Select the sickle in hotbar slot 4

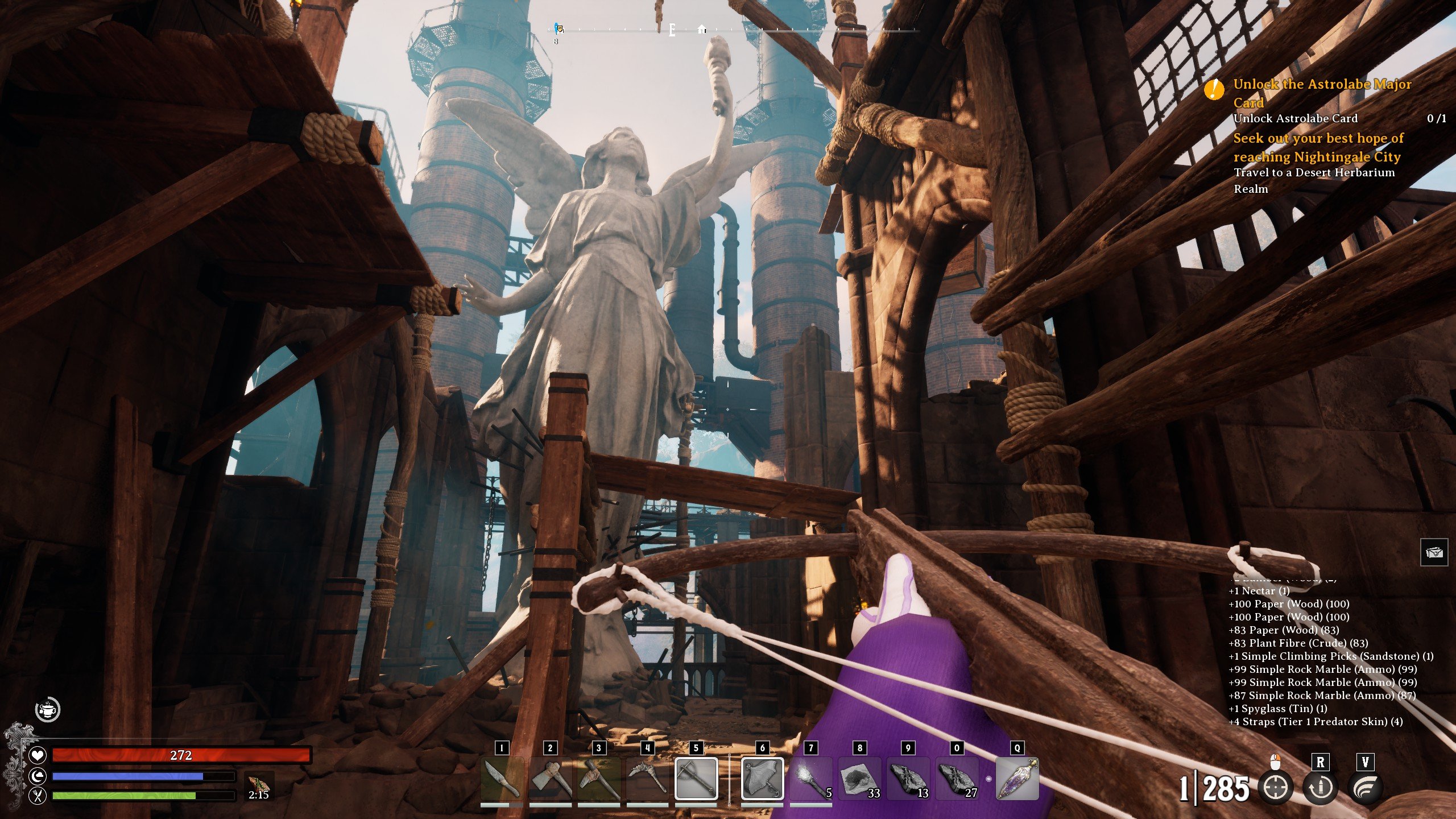pos(647,779)
